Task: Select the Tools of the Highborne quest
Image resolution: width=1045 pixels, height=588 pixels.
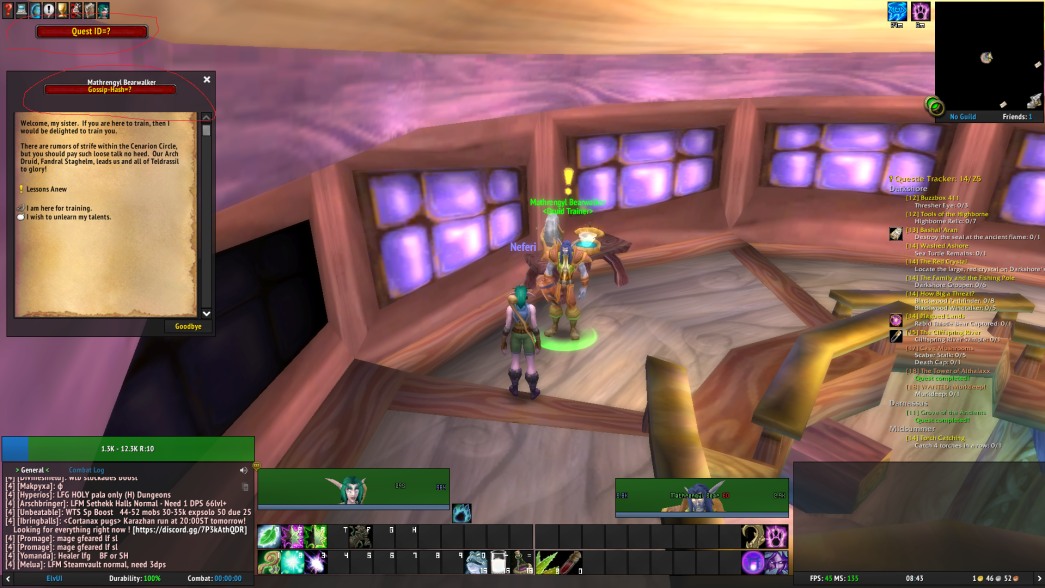Action: 947,214
